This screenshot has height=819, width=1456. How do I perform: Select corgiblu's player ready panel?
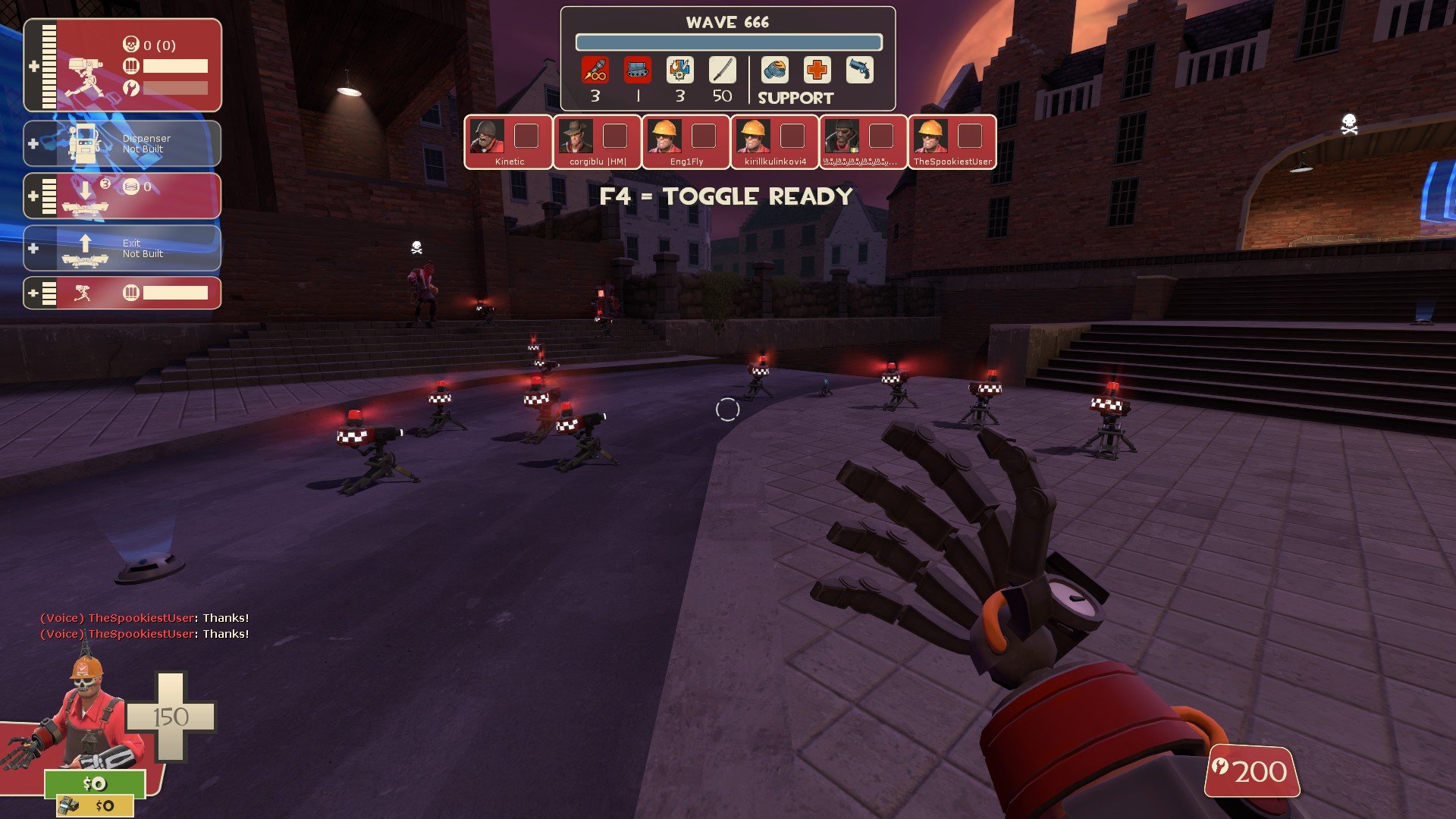tap(598, 142)
